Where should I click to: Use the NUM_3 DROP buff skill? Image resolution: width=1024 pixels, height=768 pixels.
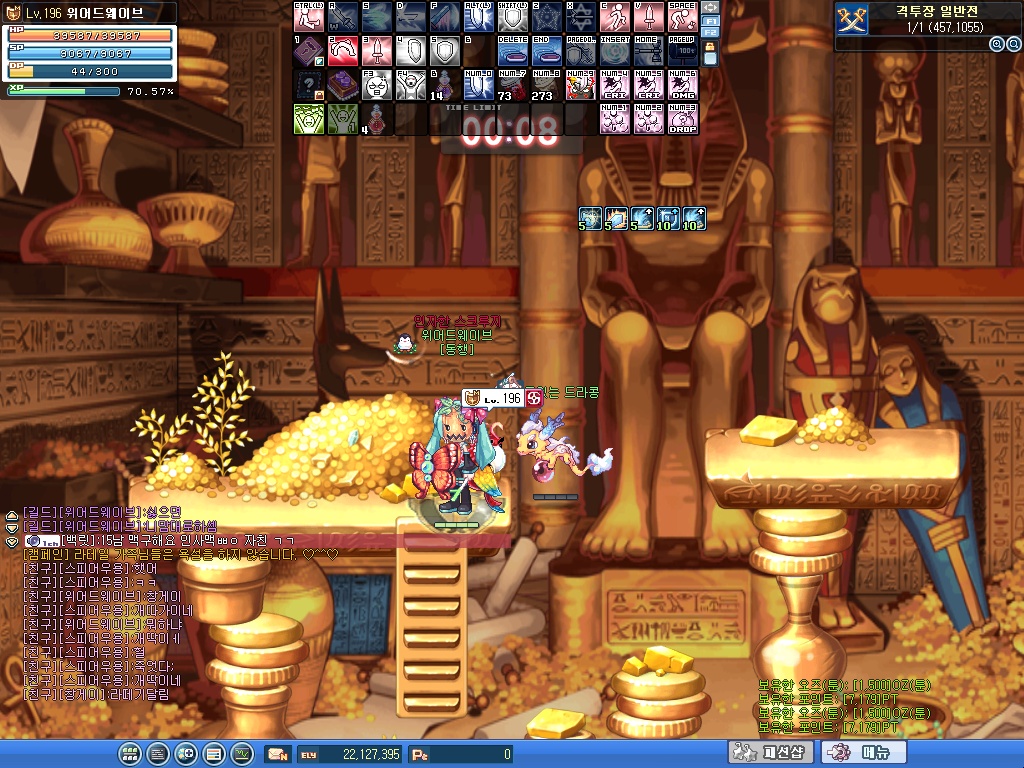click(x=682, y=119)
